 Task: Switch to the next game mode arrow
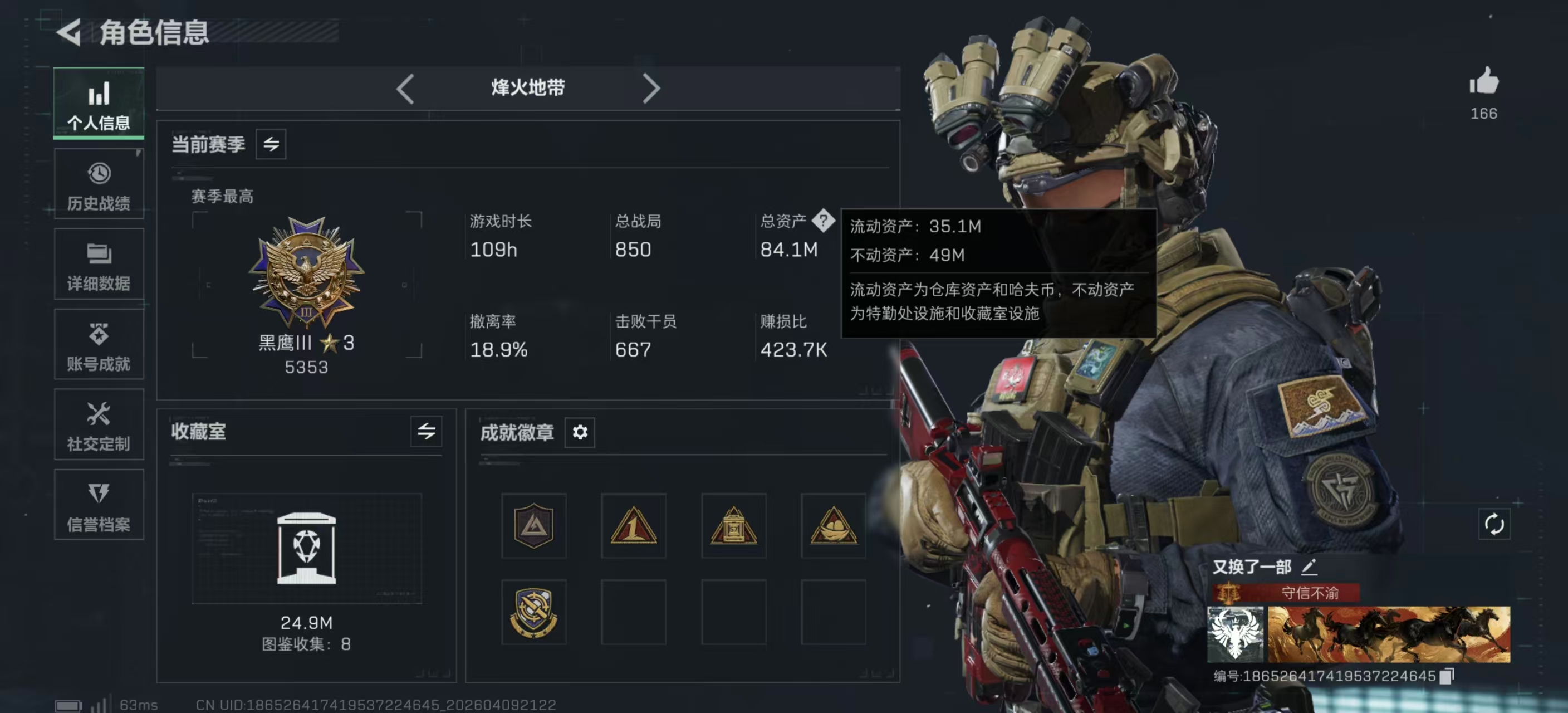click(x=651, y=89)
